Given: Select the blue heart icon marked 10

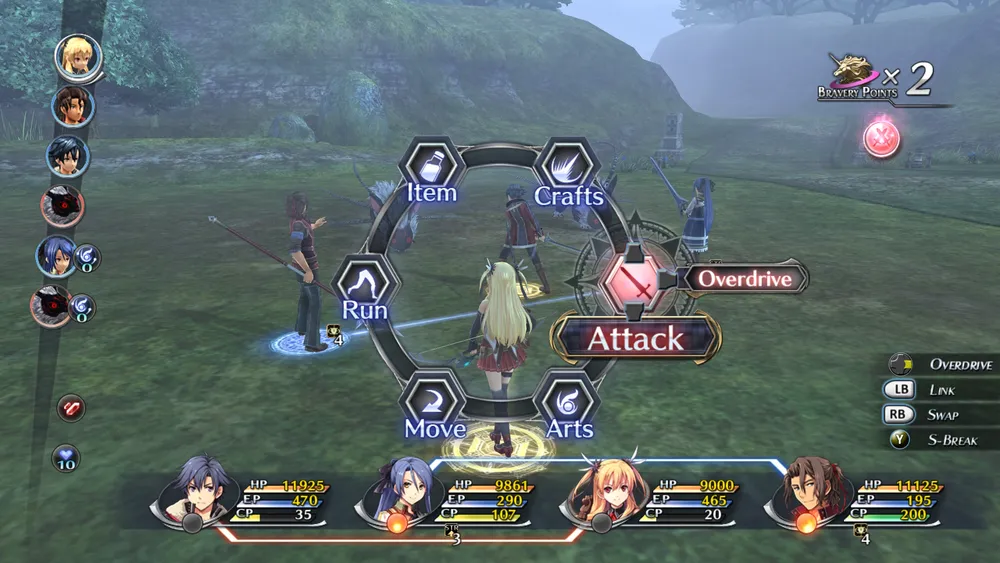Looking at the screenshot, I should 67,459.
